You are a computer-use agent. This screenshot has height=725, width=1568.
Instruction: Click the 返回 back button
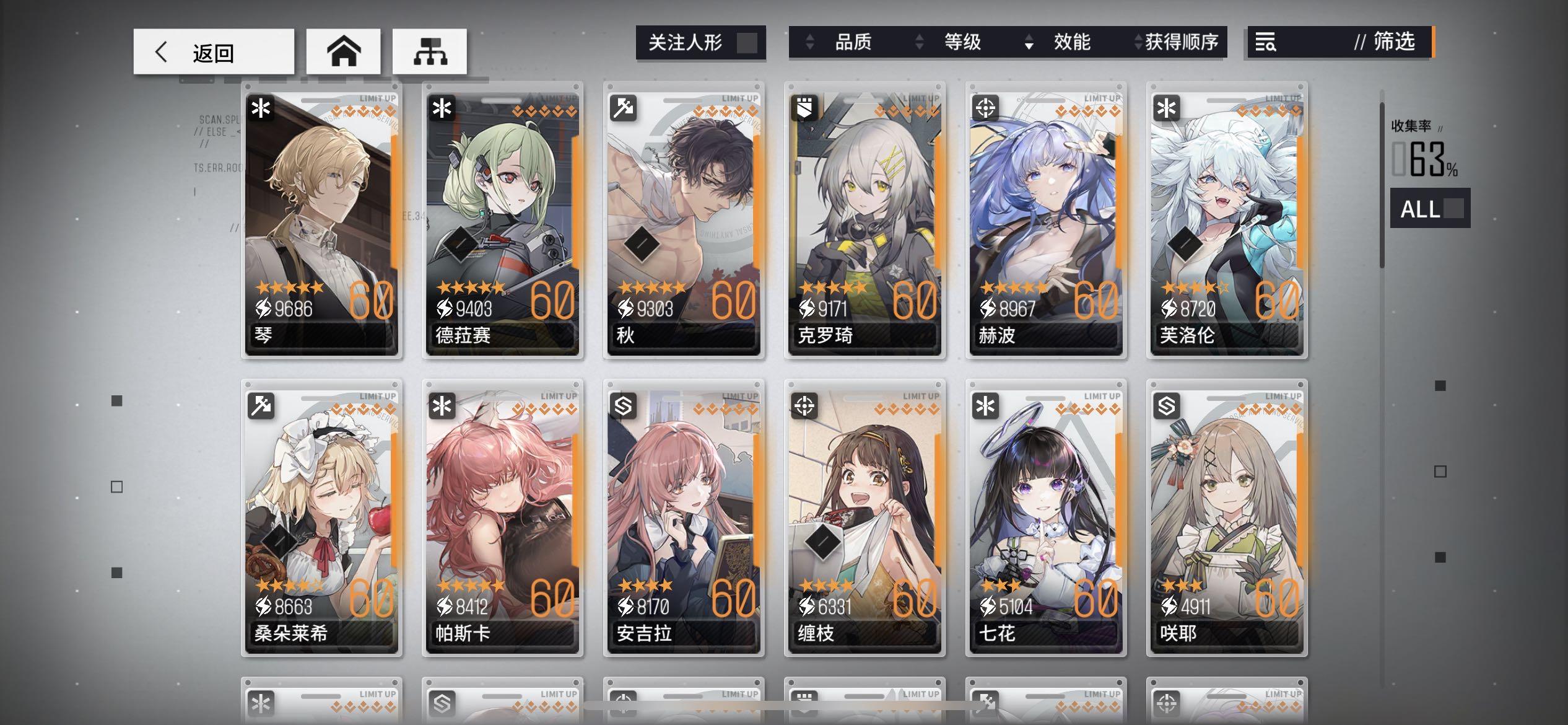214,51
